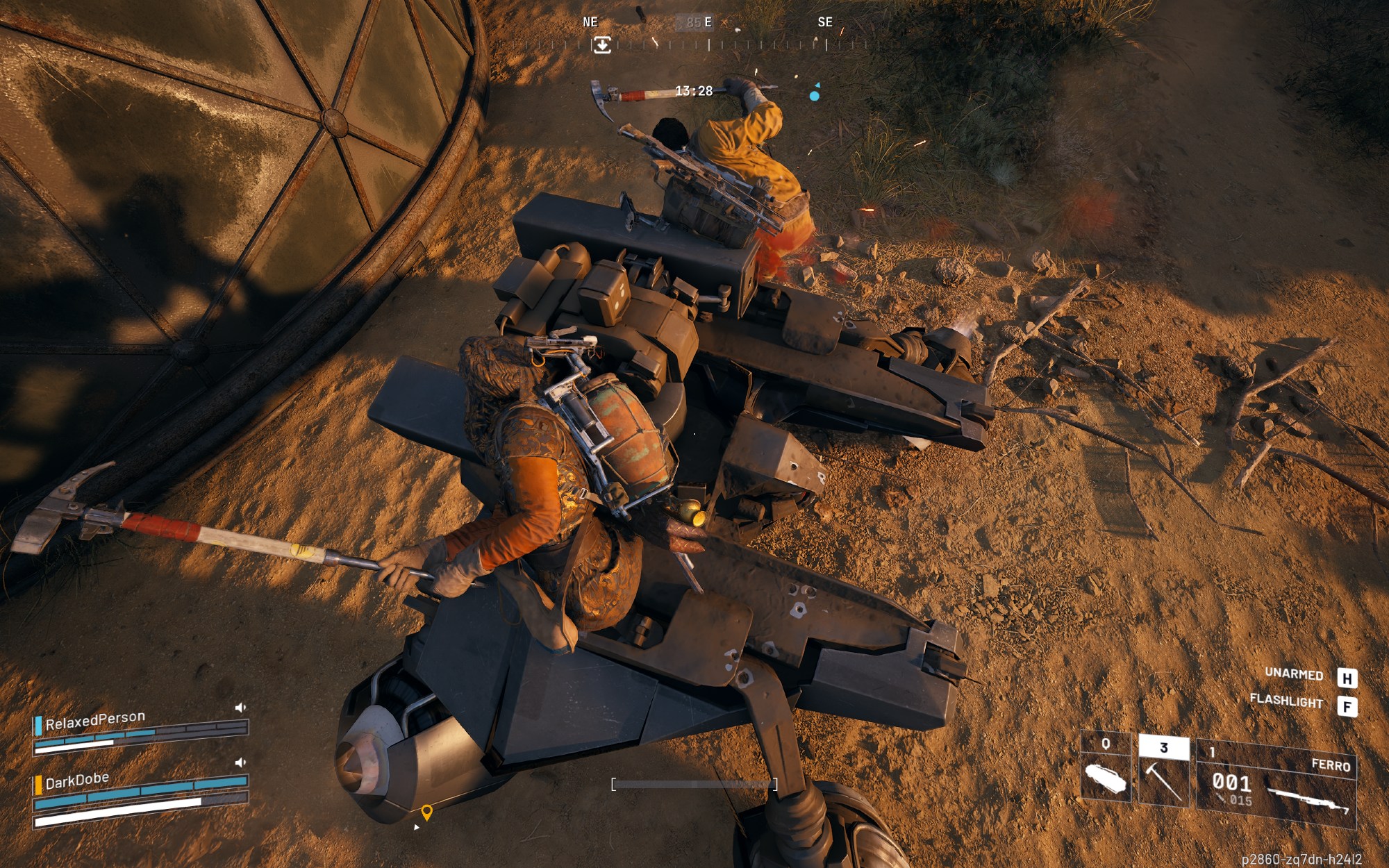Click RelaxedPerson's squad name entry
Viewport: 1389px width, 868px height.
tap(95, 720)
